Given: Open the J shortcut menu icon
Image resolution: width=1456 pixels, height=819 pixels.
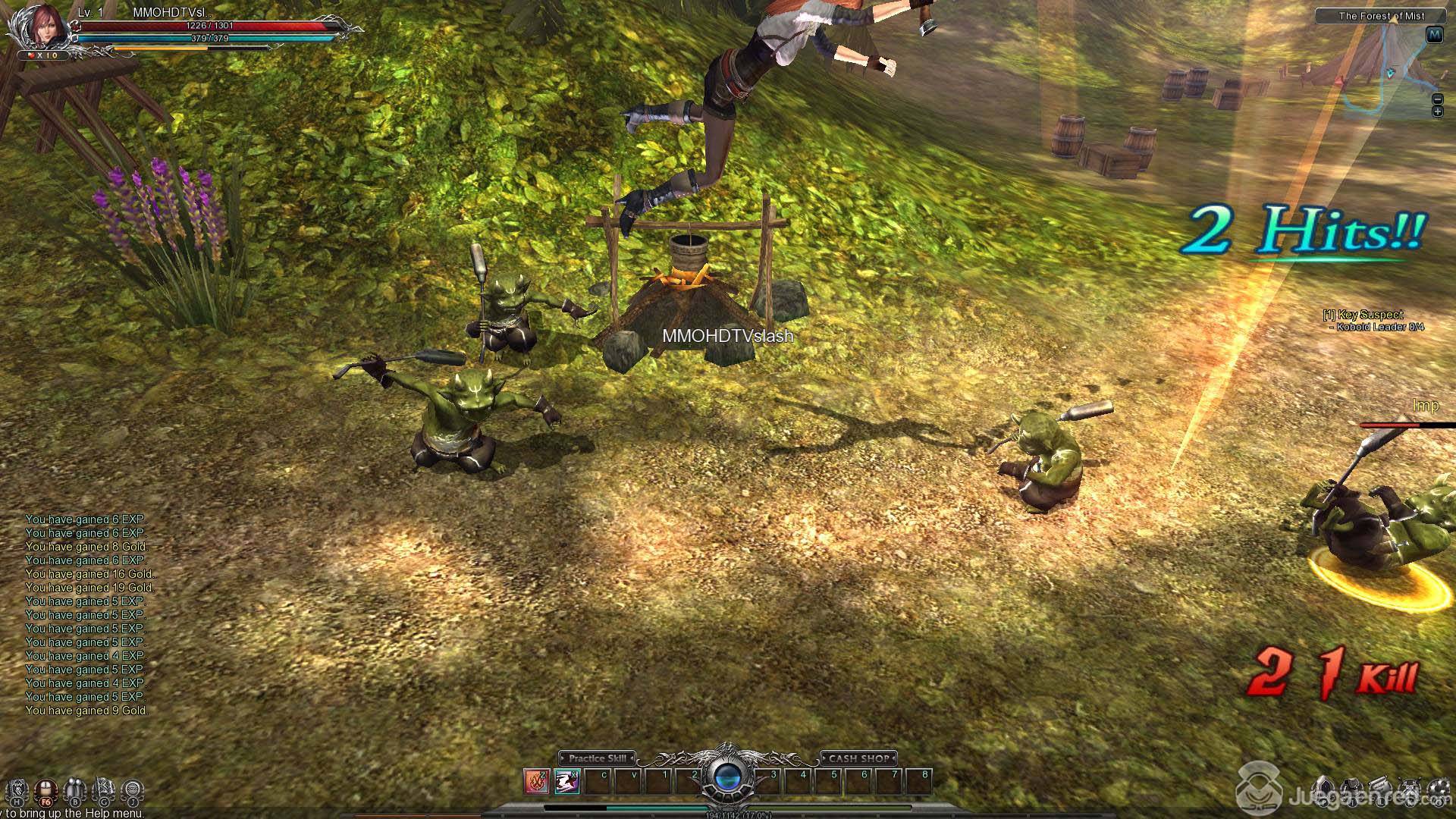Looking at the screenshot, I should (132, 791).
